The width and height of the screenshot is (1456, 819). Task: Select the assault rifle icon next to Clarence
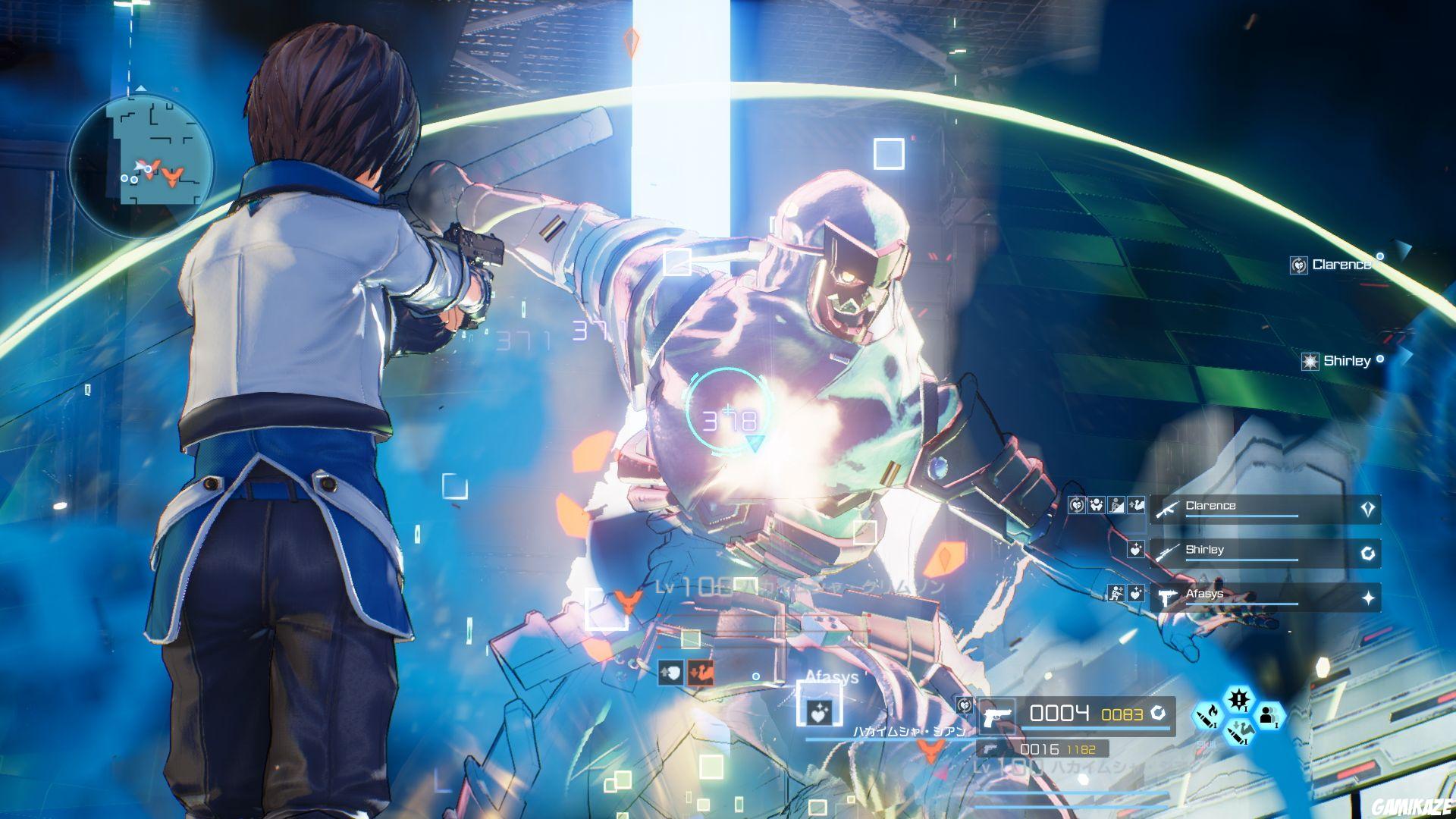[x=1167, y=510]
